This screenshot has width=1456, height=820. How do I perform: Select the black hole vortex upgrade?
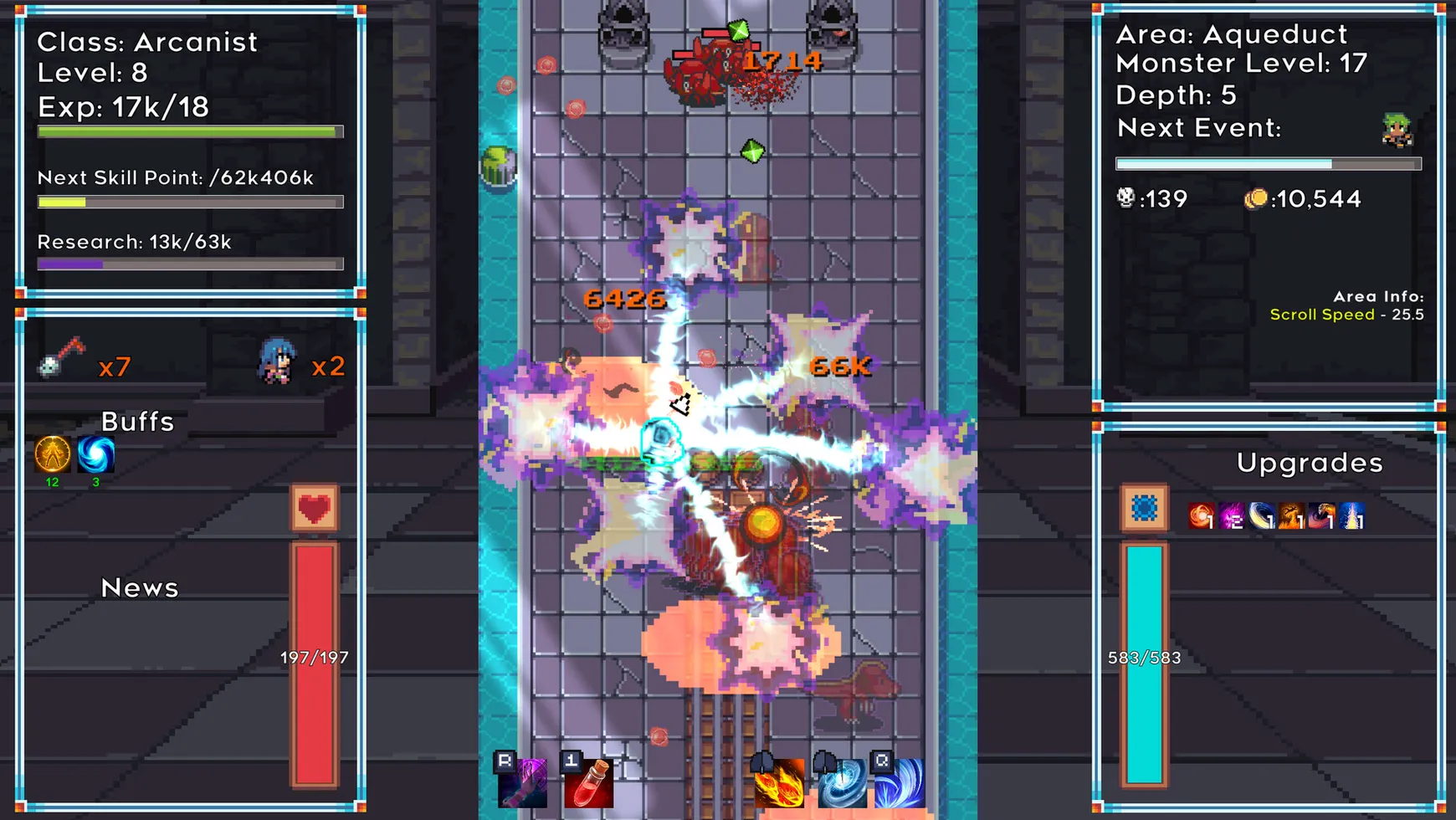pyautogui.click(x=1262, y=516)
